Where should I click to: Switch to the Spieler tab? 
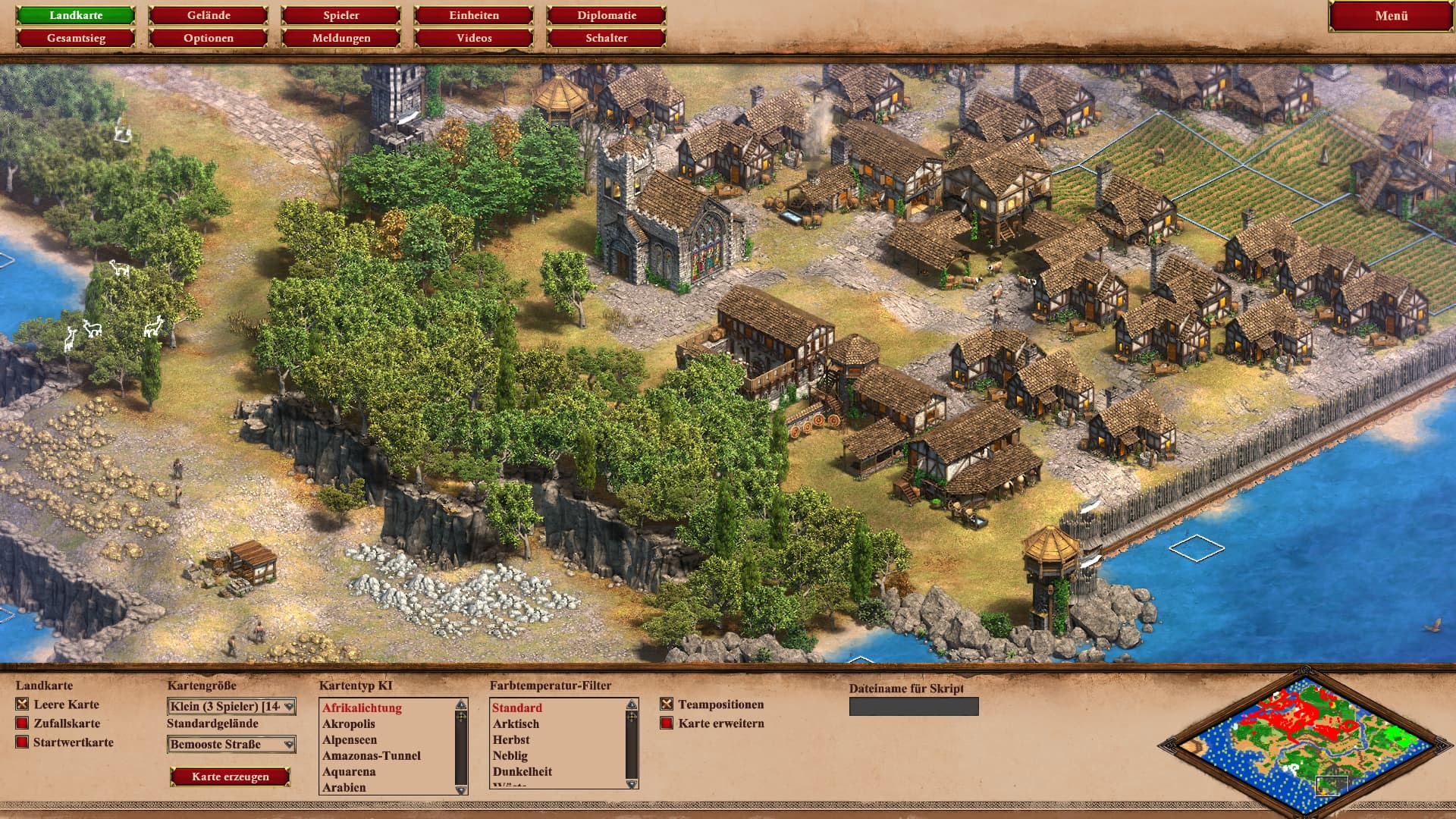(341, 15)
